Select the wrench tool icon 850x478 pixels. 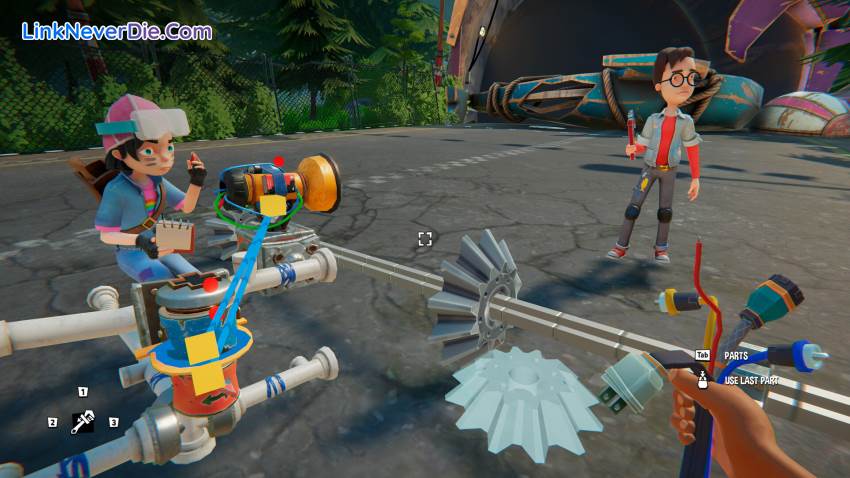click(82, 422)
